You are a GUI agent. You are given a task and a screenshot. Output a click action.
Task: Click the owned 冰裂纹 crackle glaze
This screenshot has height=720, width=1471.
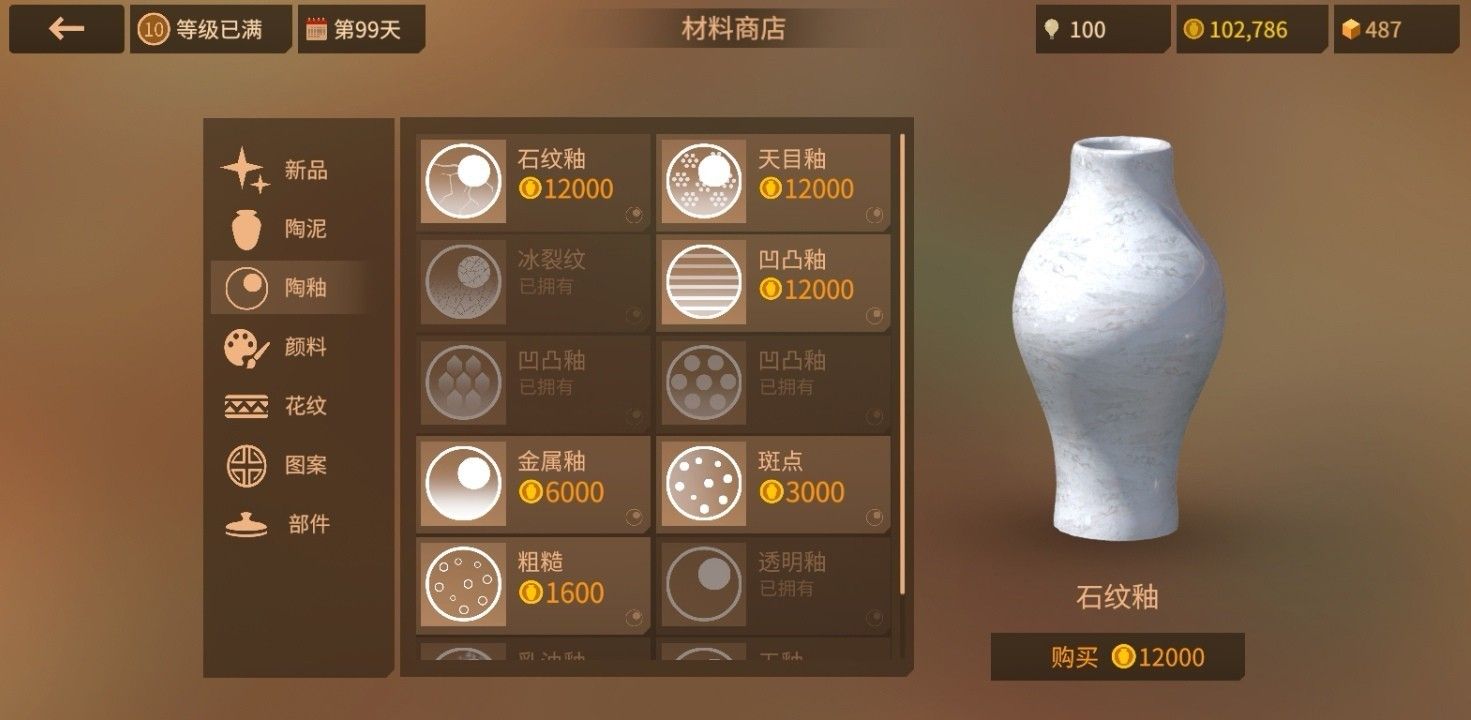coord(530,282)
